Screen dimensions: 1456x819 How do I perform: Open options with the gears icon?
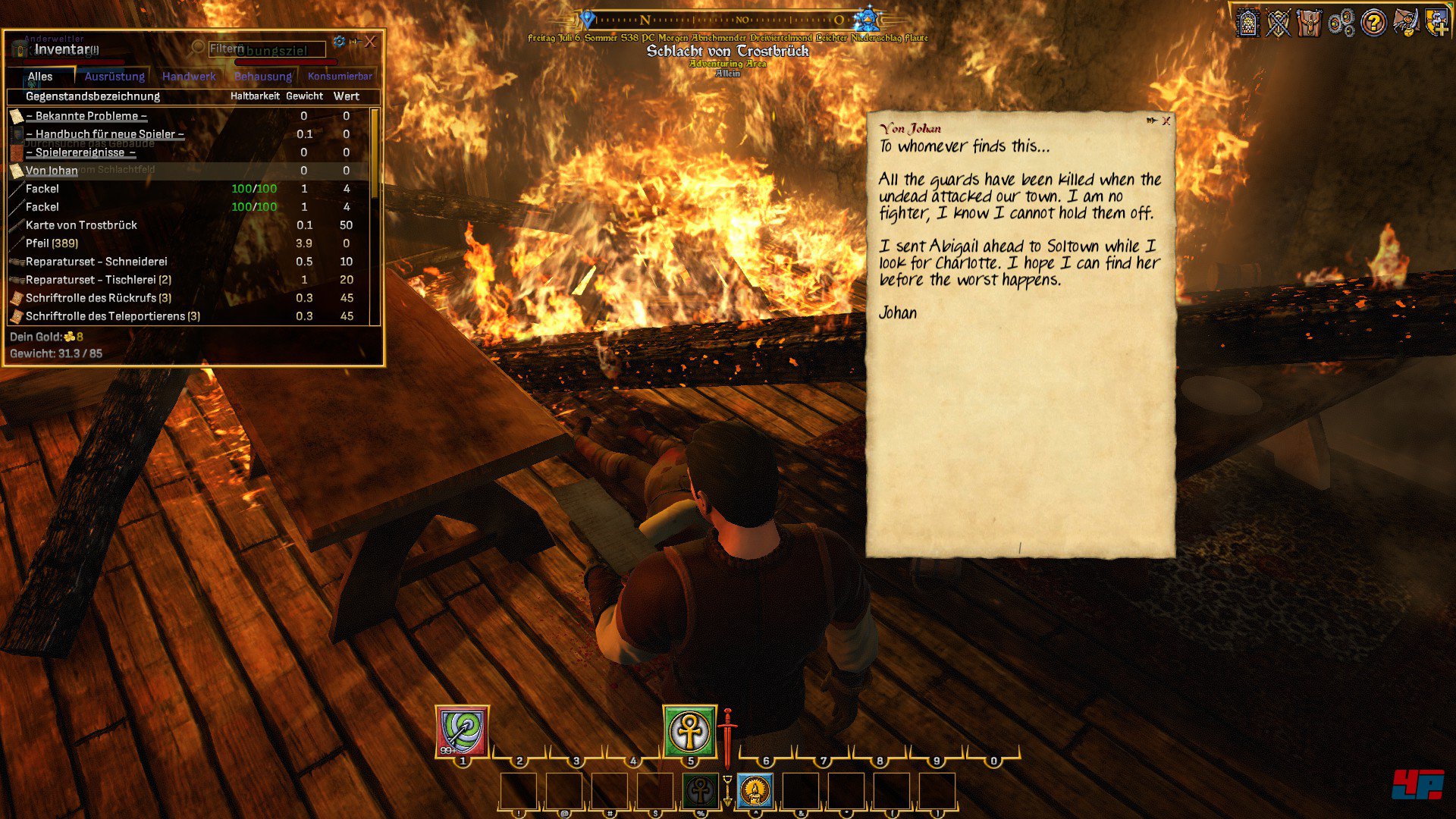pyautogui.click(x=1341, y=23)
